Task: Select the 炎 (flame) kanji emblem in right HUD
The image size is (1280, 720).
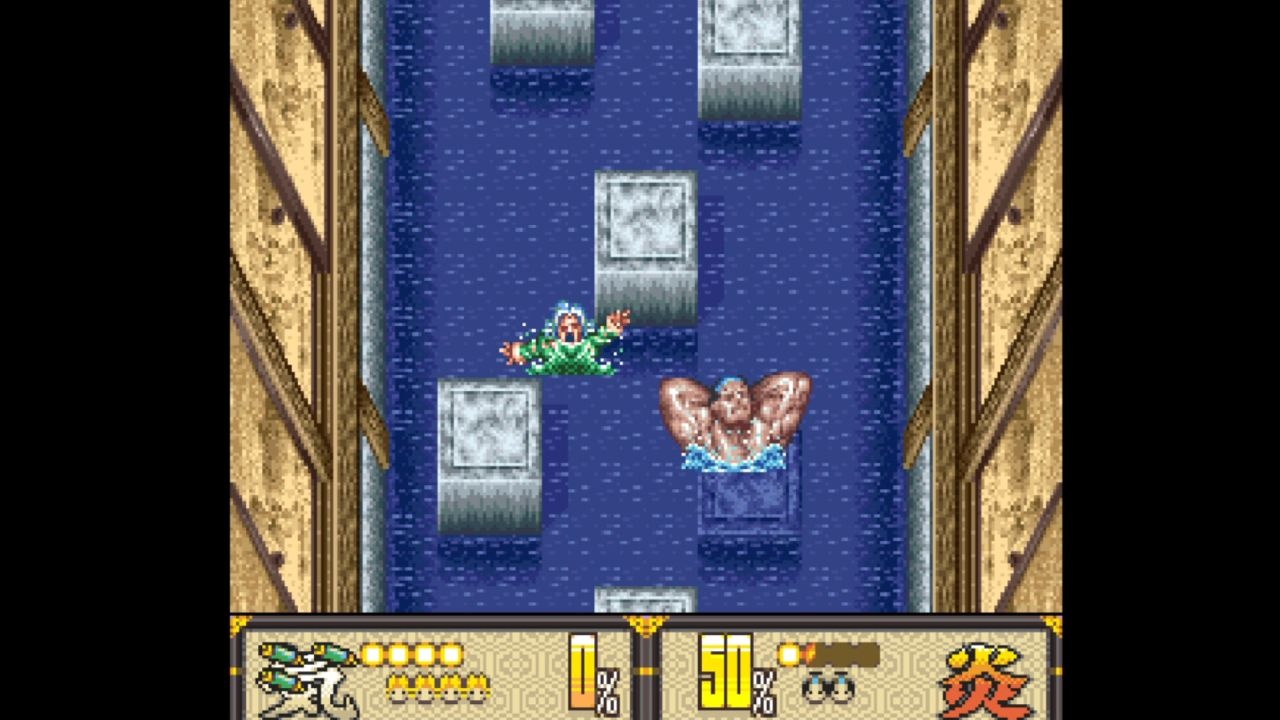Action: click(982, 682)
